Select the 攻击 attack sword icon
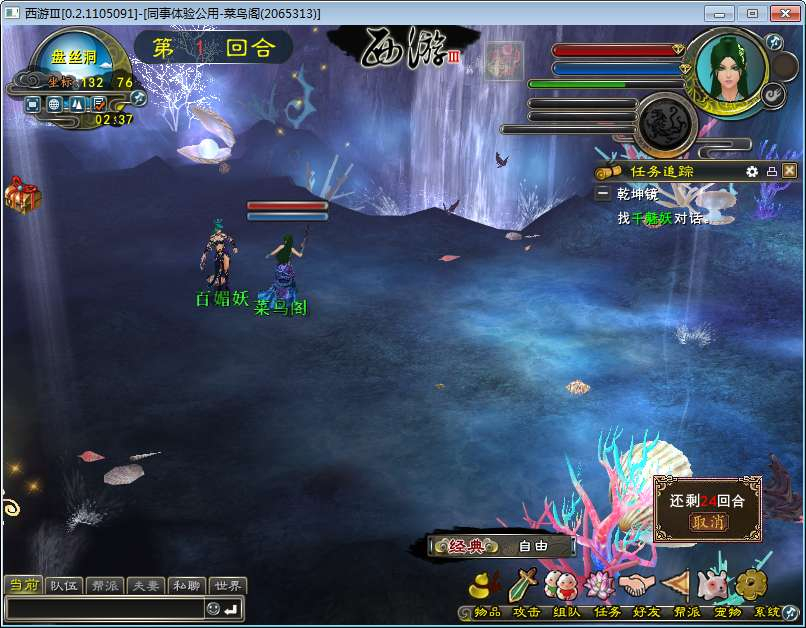 524,585
